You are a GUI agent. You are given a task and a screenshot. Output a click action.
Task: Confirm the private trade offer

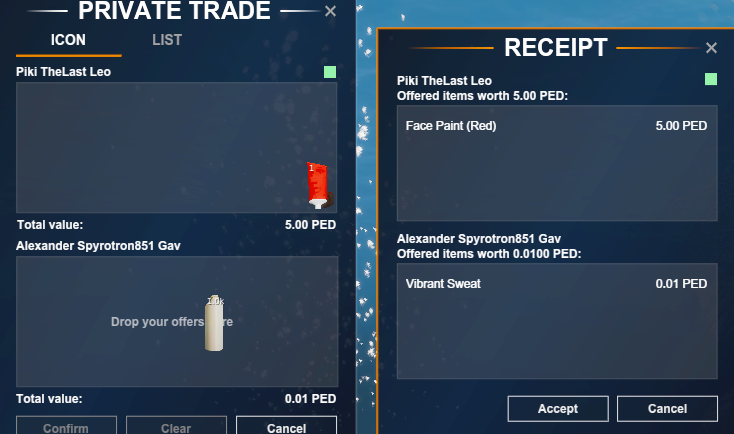pyautogui.click(x=66, y=427)
